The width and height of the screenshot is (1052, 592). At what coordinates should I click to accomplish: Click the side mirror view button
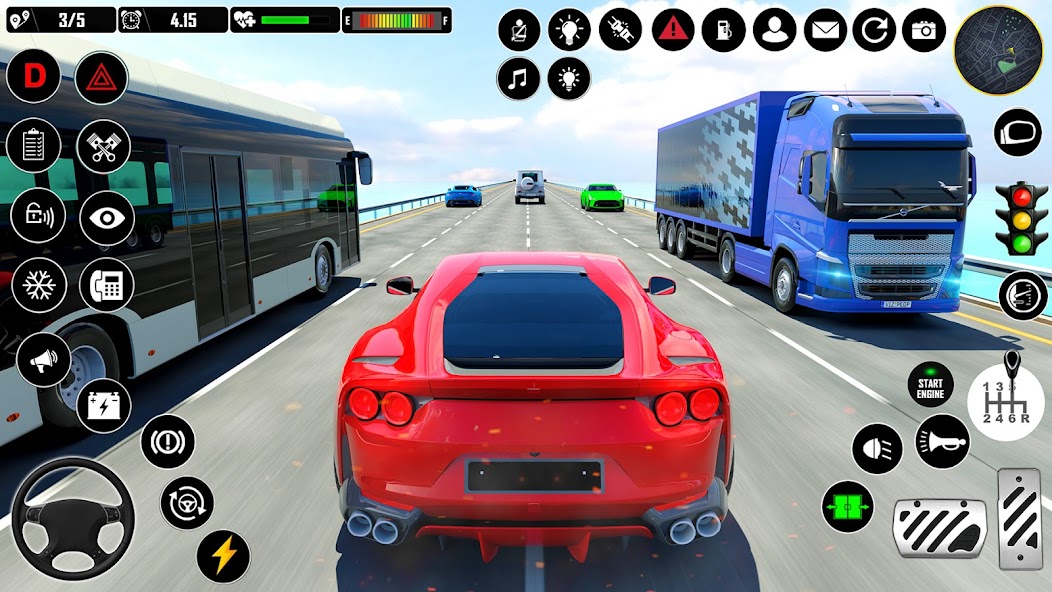[1017, 132]
